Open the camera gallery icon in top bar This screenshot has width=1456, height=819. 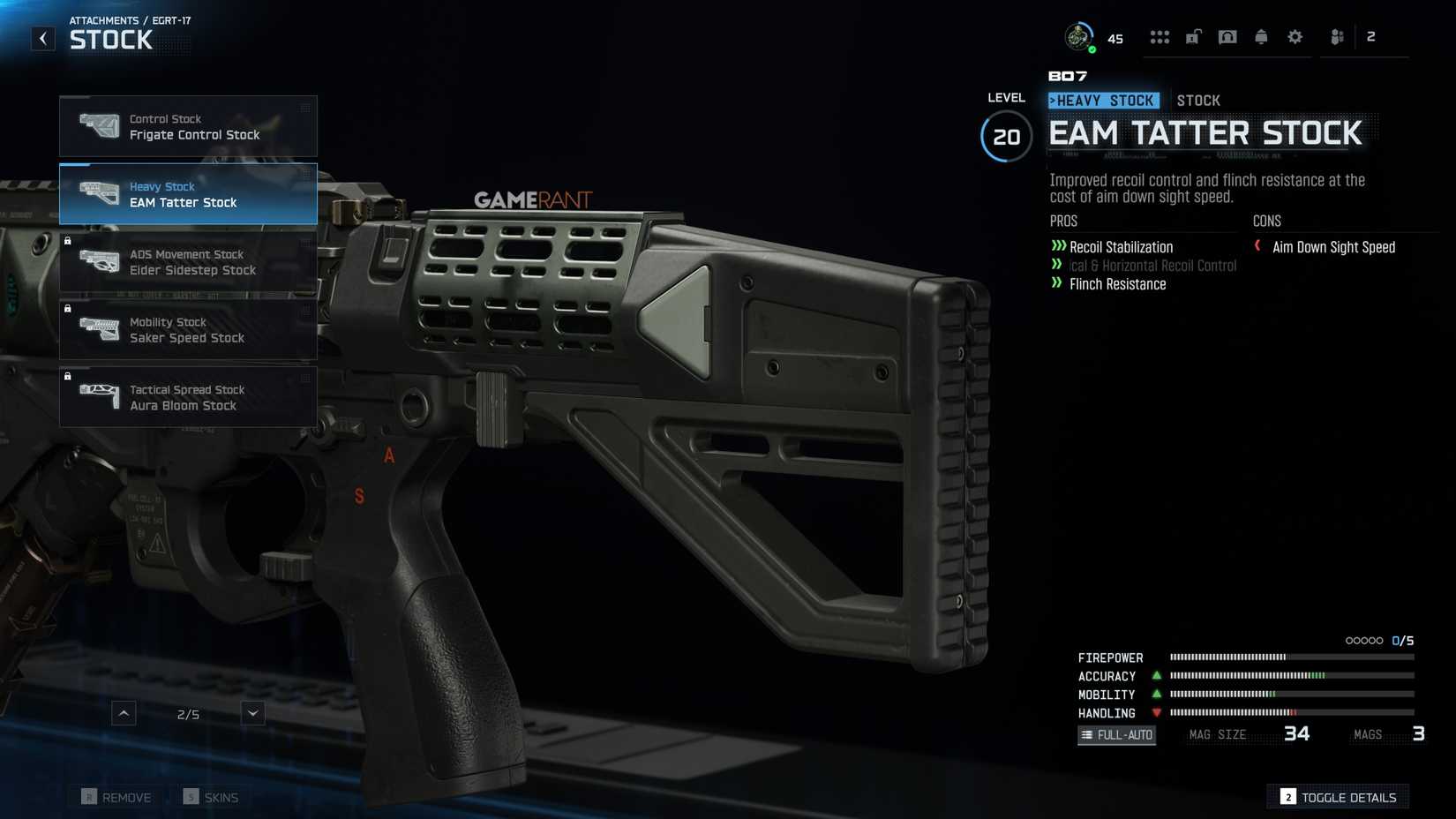click(x=1227, y=36)
